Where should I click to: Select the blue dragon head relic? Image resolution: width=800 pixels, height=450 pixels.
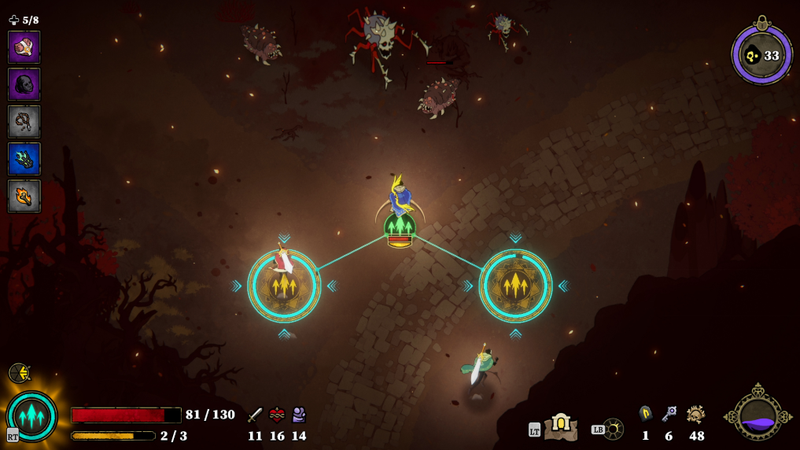tap(24, 158)
